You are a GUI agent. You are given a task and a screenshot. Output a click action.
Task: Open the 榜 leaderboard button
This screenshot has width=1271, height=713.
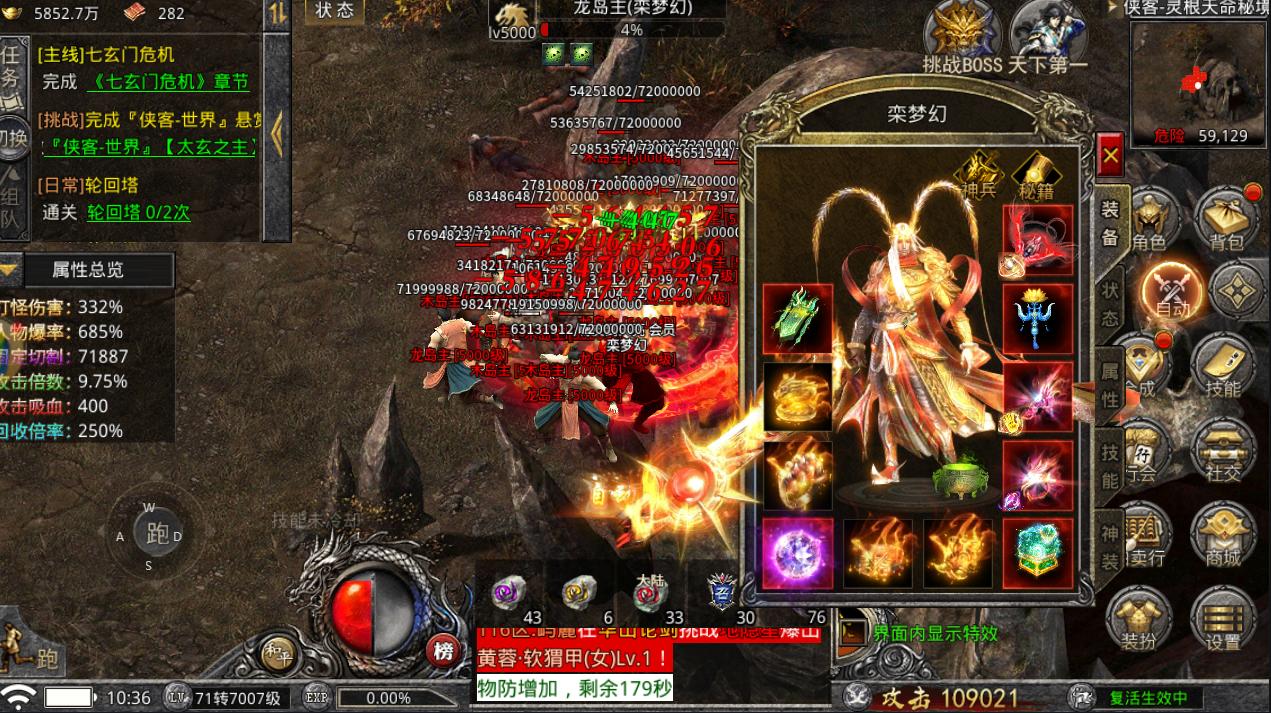445,652
